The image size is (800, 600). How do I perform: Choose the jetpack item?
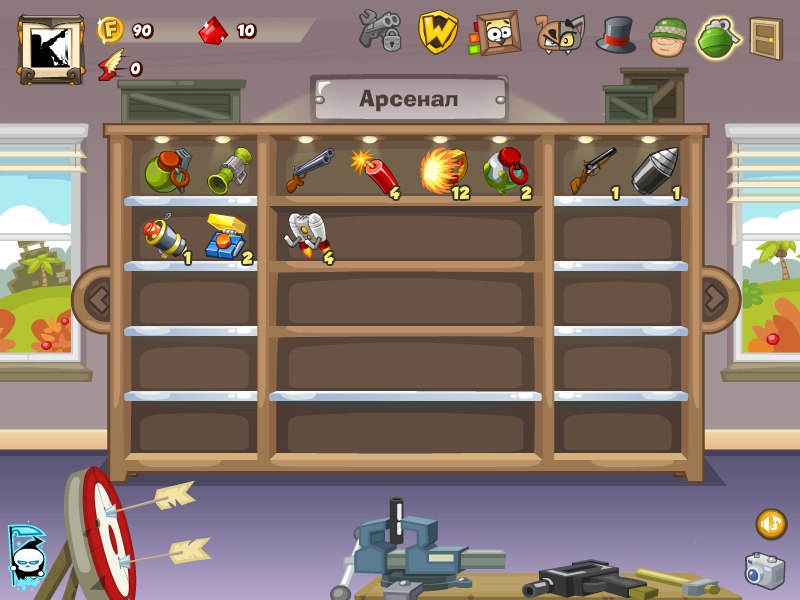[x=309, y=237]
